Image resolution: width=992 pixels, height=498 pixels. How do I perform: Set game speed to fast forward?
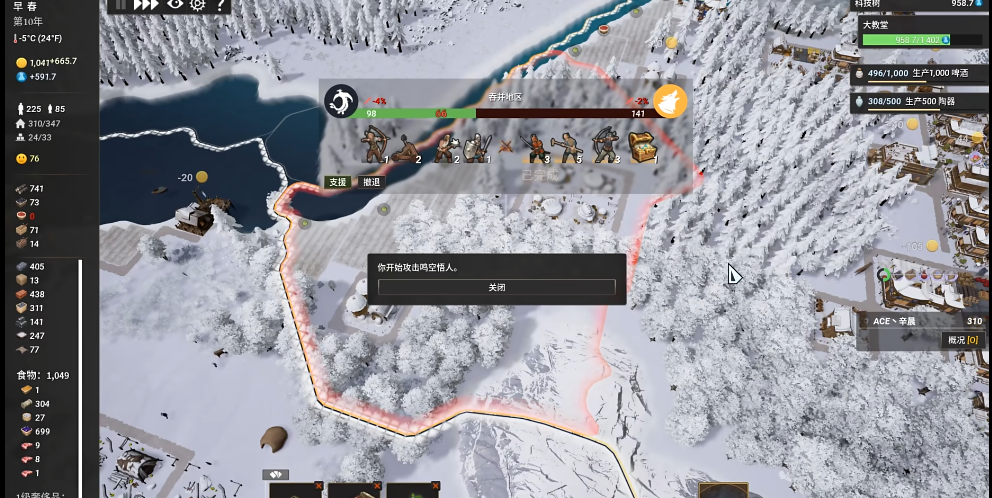[x=146, y=4]
